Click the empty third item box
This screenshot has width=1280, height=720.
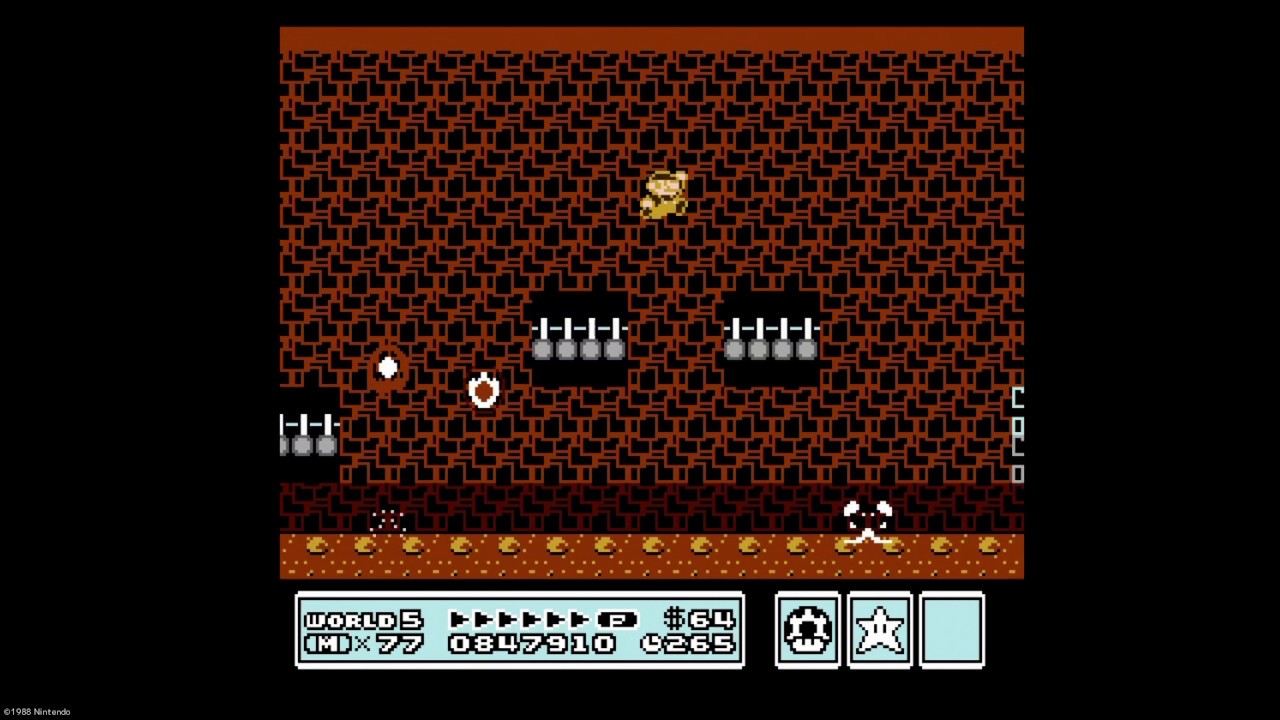click(x=951, y=628)
